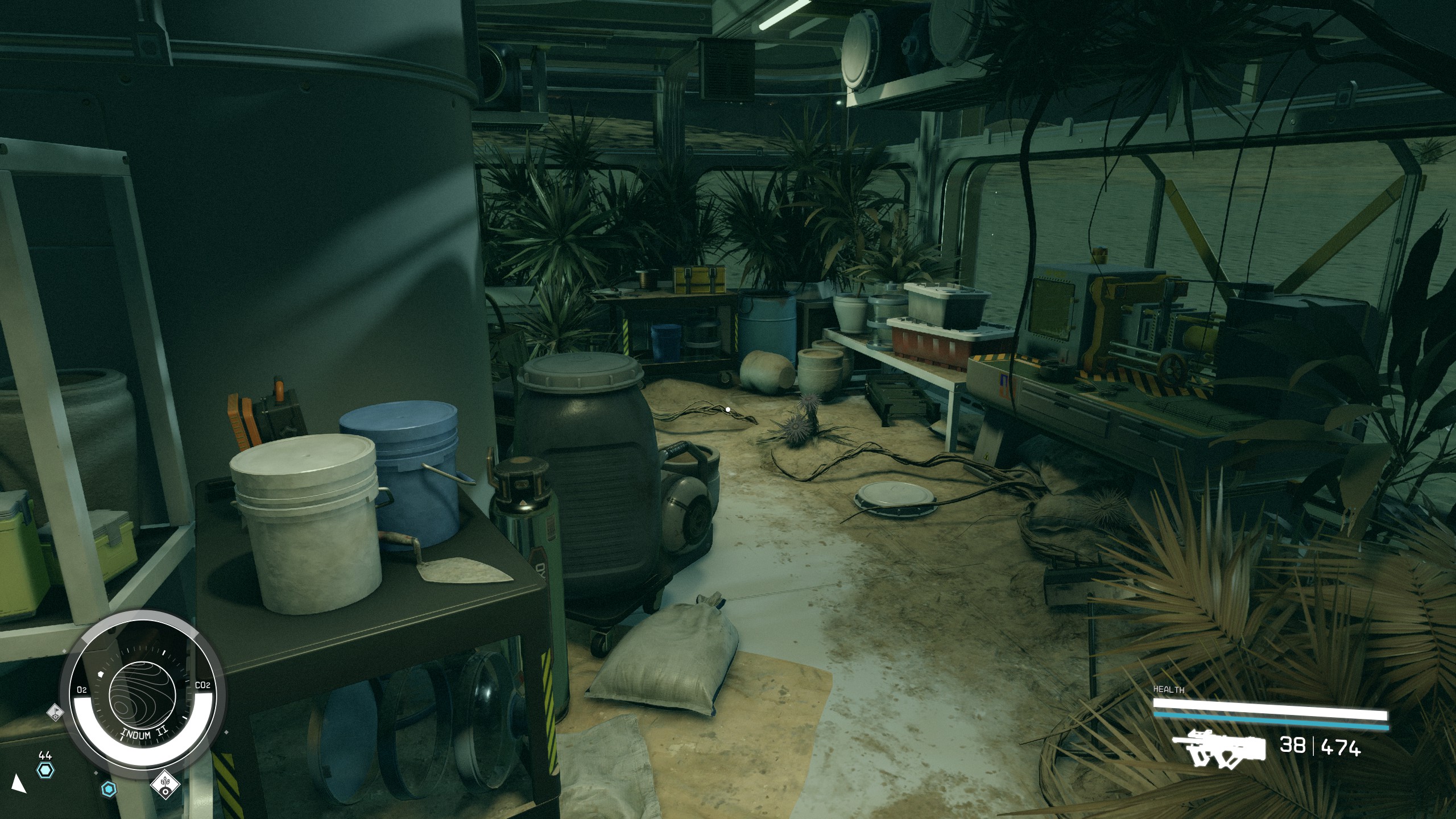Select the flag marker beside the compass
Image resolution: width=1456 pixels, height=819 pixels.
point(55,712)
